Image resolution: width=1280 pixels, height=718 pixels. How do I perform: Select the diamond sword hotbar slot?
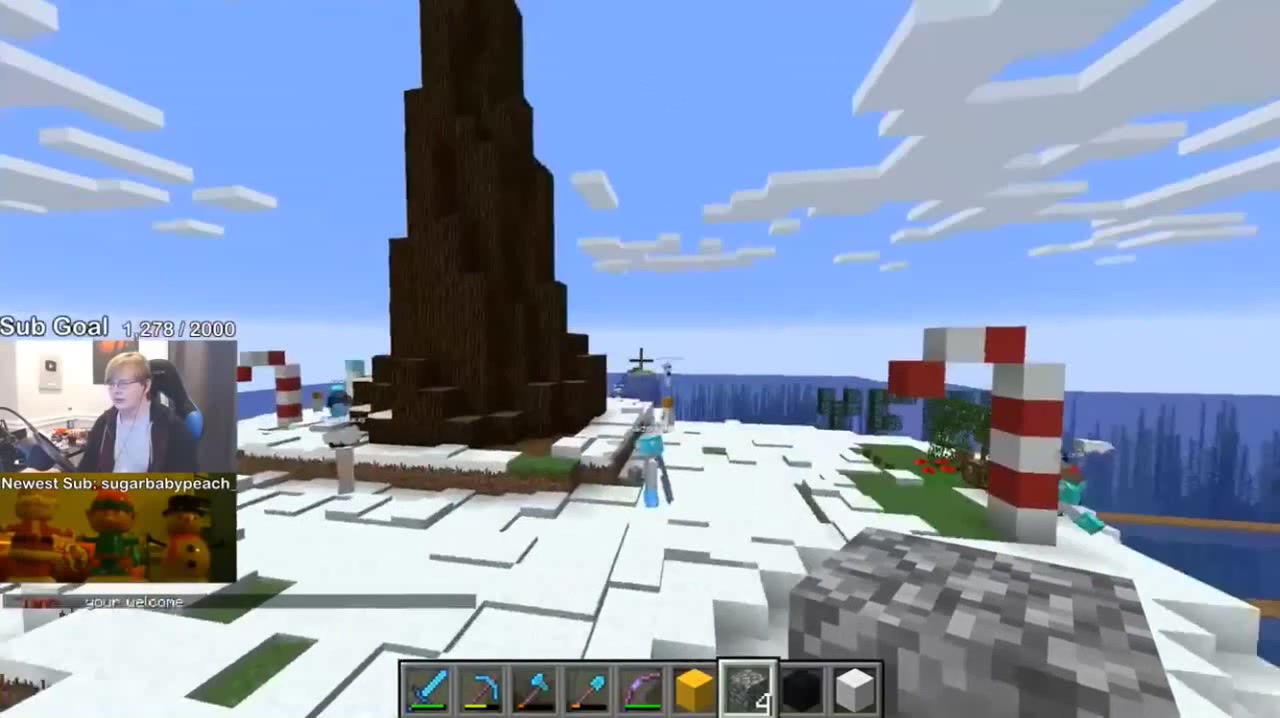click(x=427, y=690)
